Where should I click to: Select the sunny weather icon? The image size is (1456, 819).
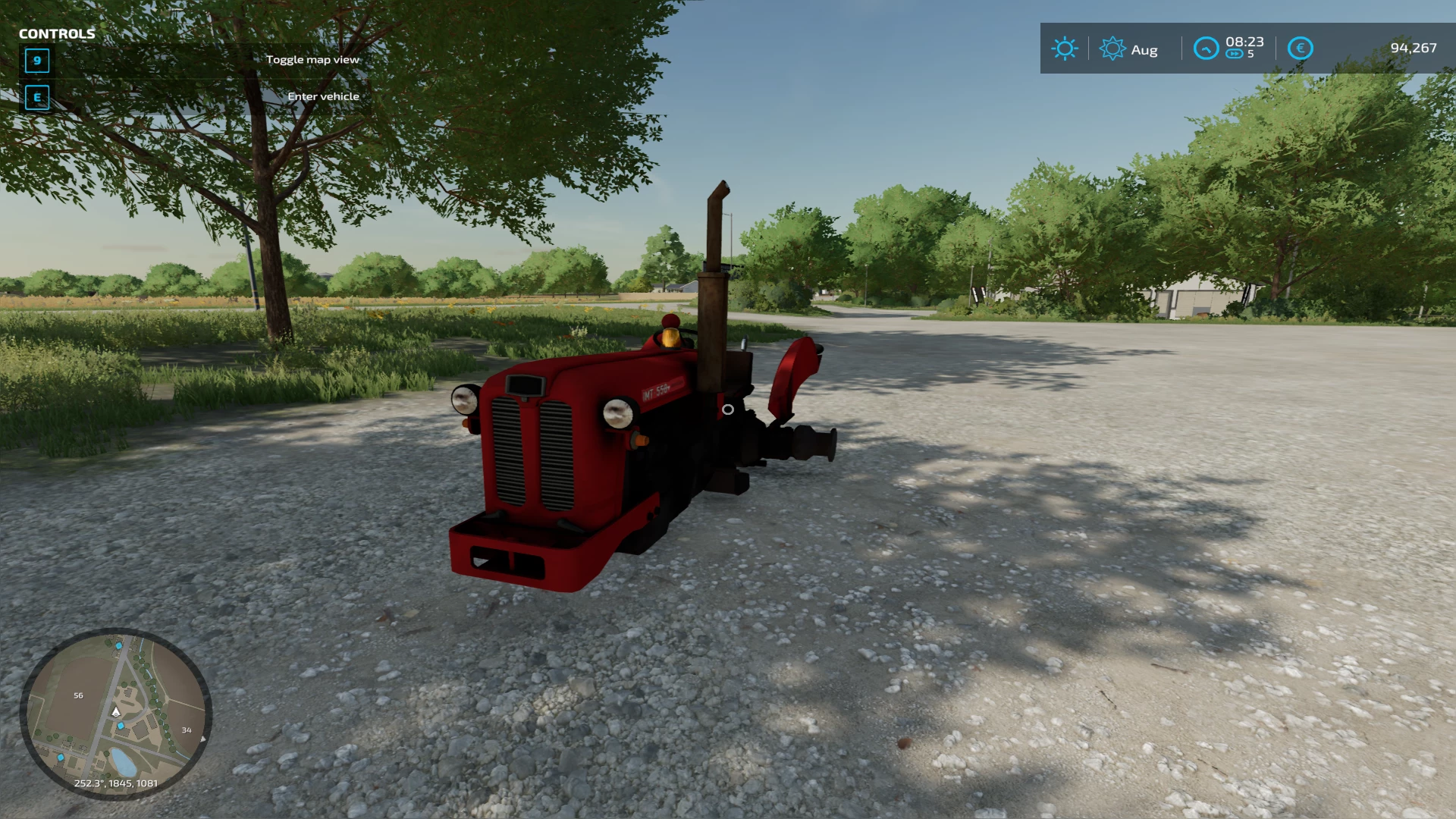pyautogui.click(x=1065, y=49)
